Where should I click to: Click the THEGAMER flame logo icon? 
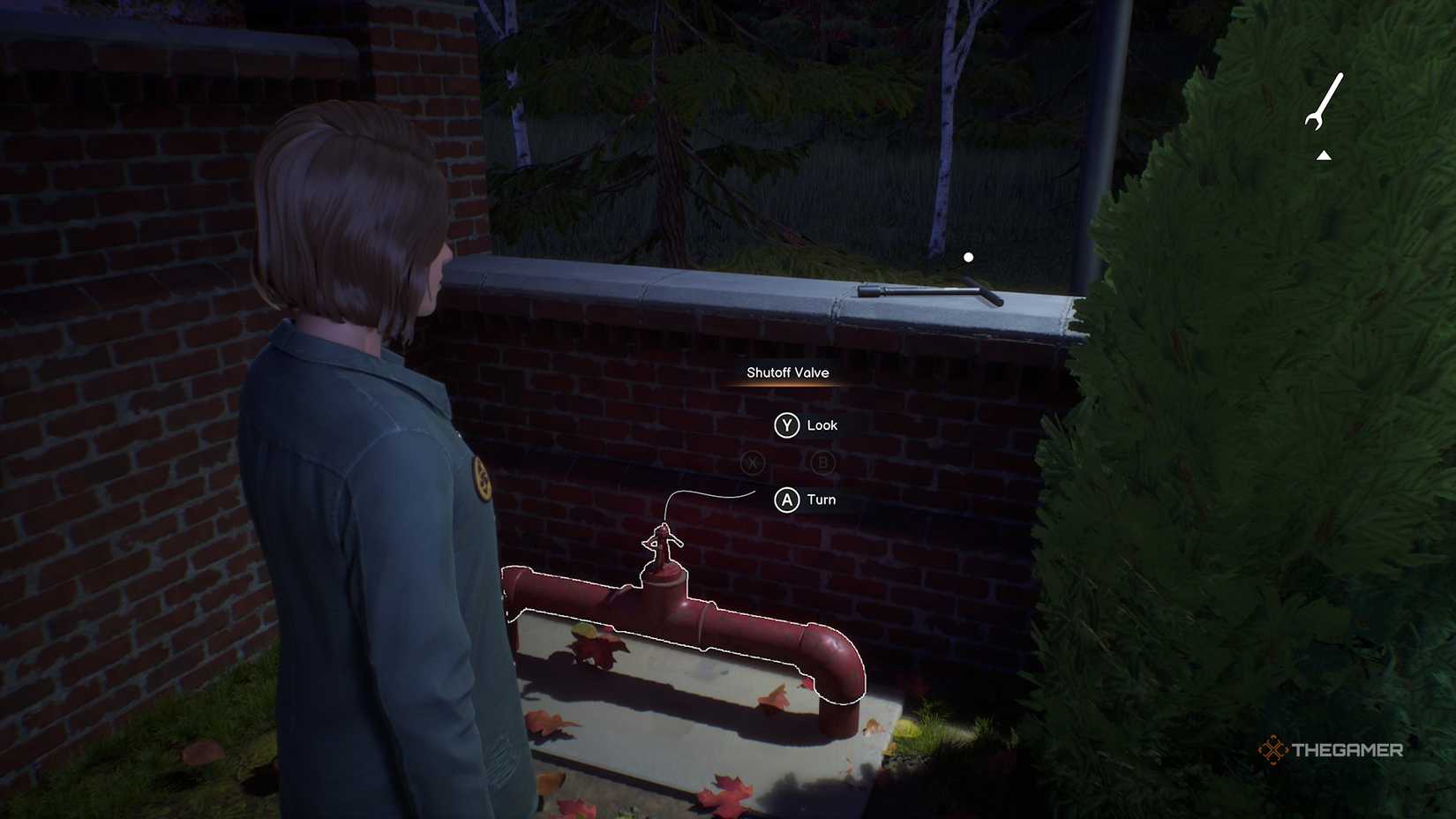tap(1272, 750)
